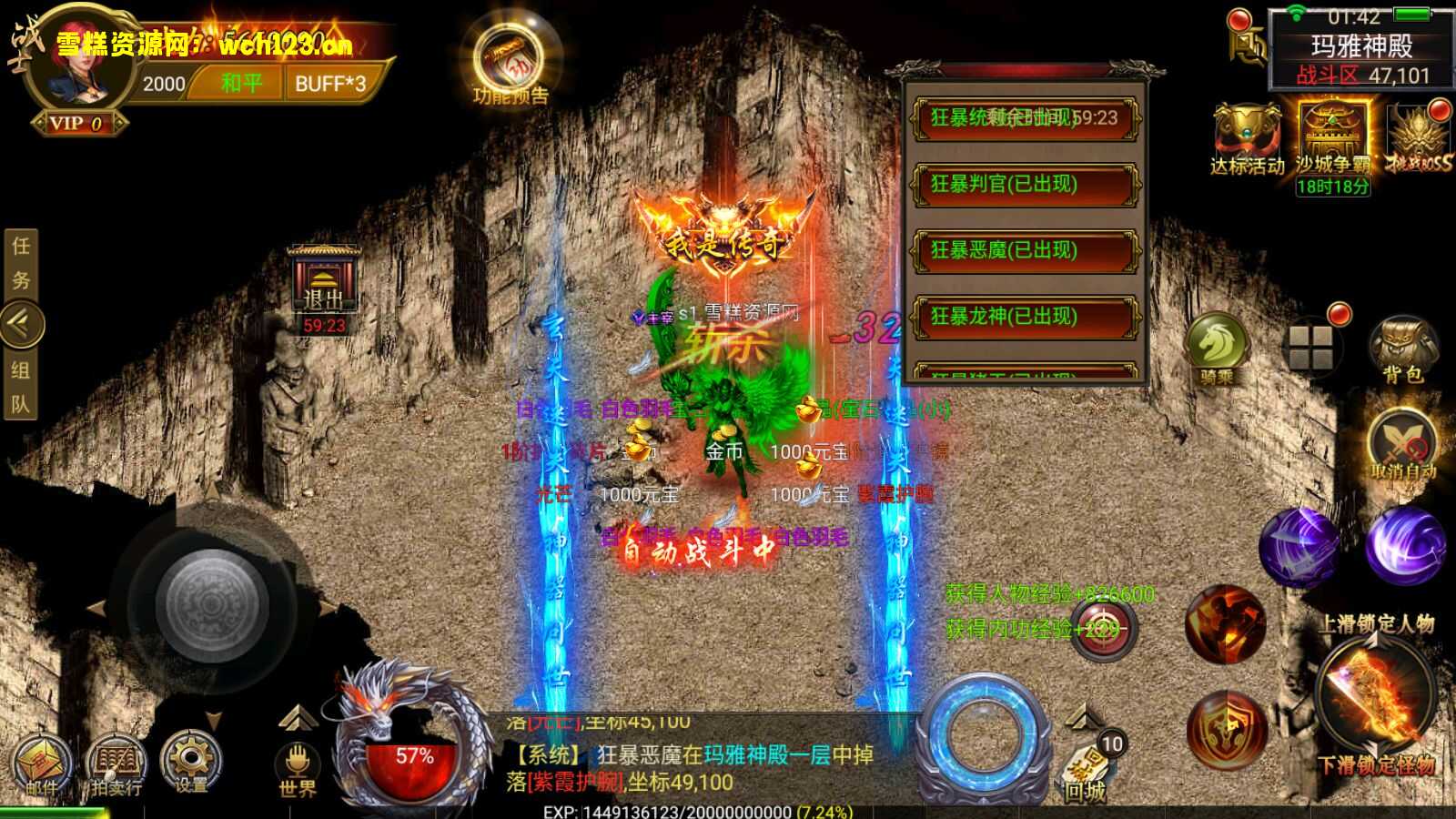Image resolution: width=1456 pixels, height=819 pixels.
Task: Cancel auto combat with 取消自动
Action: coord(1401,446)
